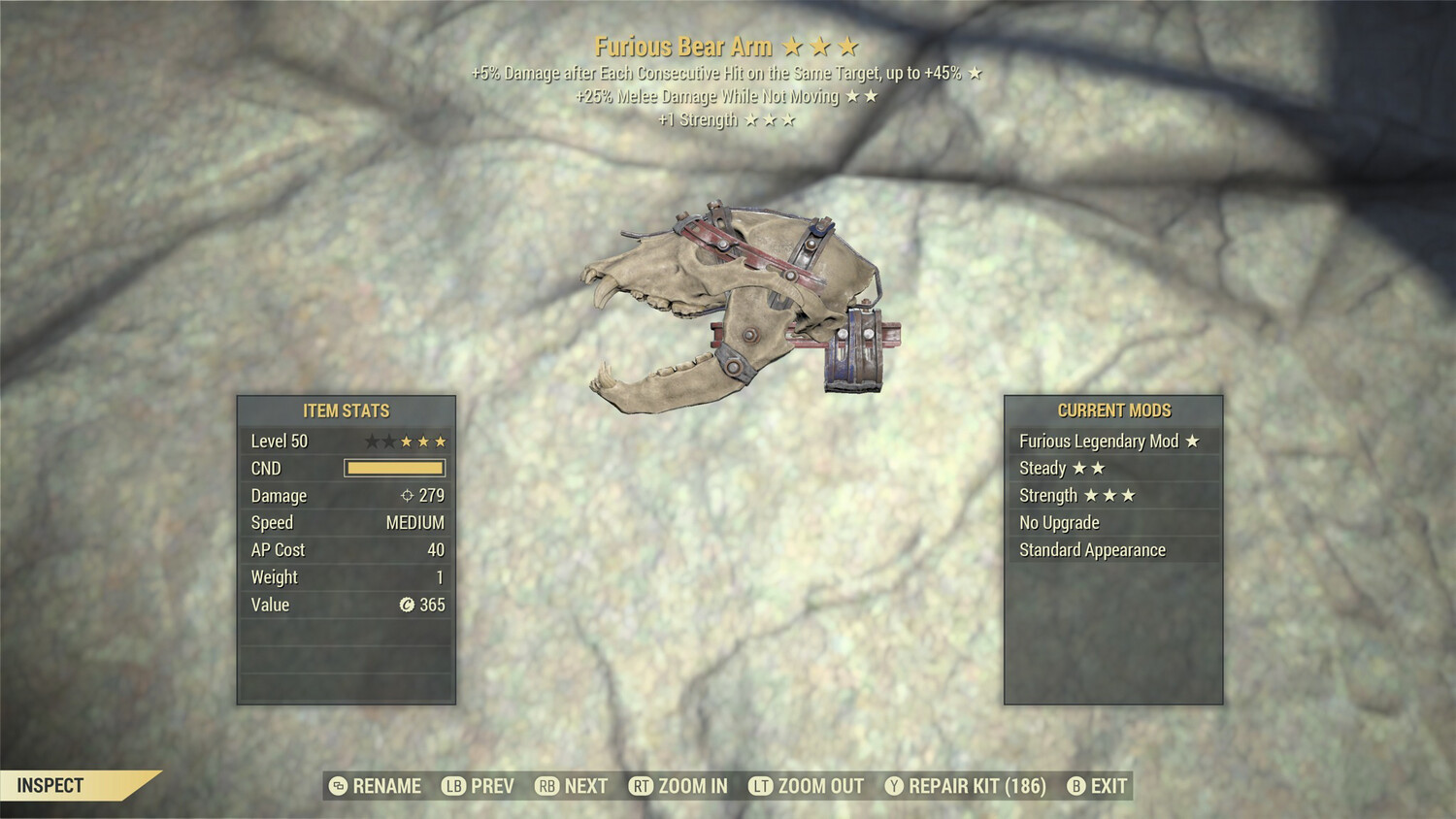Choose the Strength mod row

(x=1112, y=496)
